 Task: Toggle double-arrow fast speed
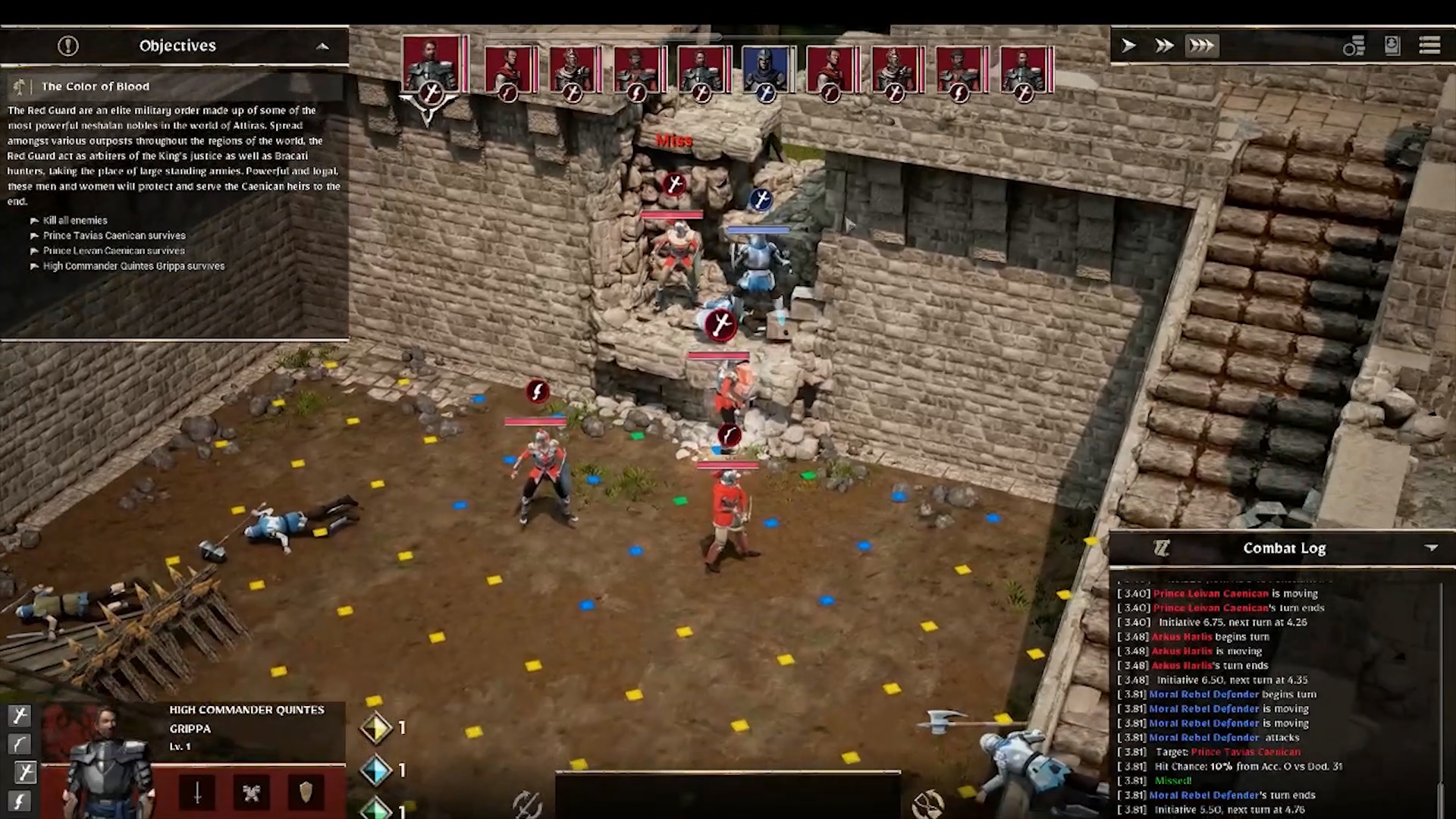pyautogui.click(x=1163, y=45)
